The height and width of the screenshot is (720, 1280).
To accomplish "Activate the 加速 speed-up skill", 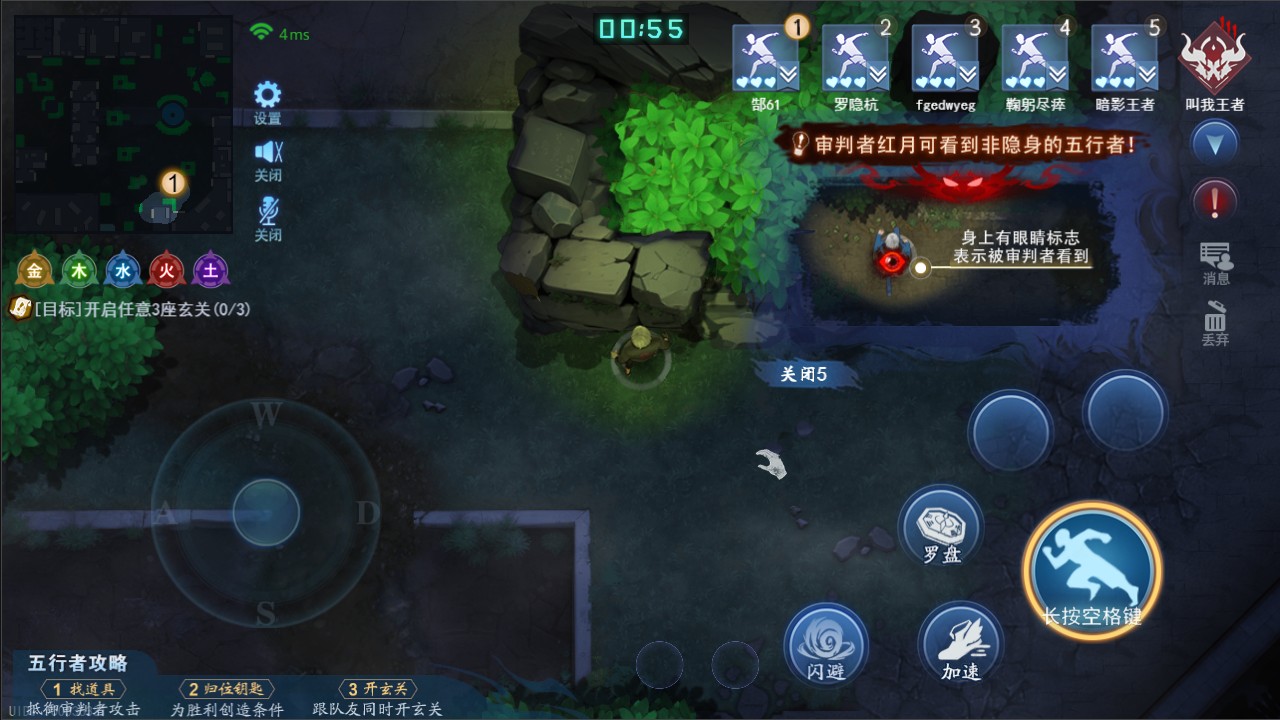I will tap(960, 644).
